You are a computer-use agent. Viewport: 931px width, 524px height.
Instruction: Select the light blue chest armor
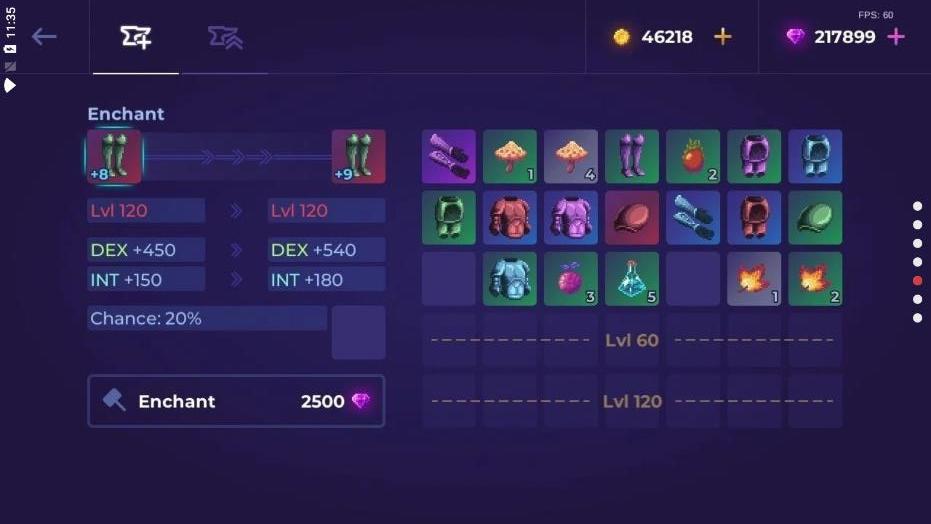point(510,279)
